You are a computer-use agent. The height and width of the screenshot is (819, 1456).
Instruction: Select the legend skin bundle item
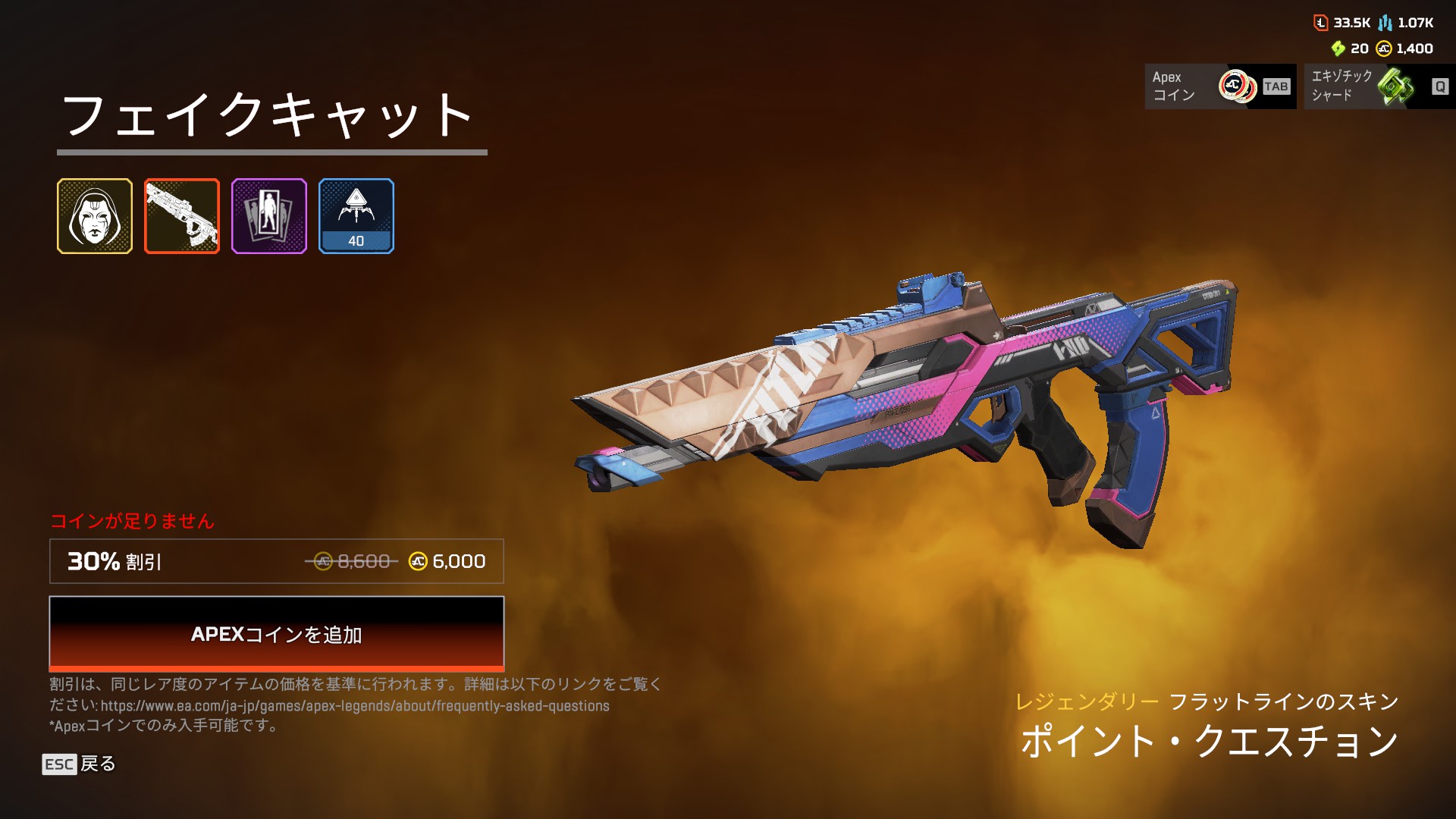tap(95, 216)
